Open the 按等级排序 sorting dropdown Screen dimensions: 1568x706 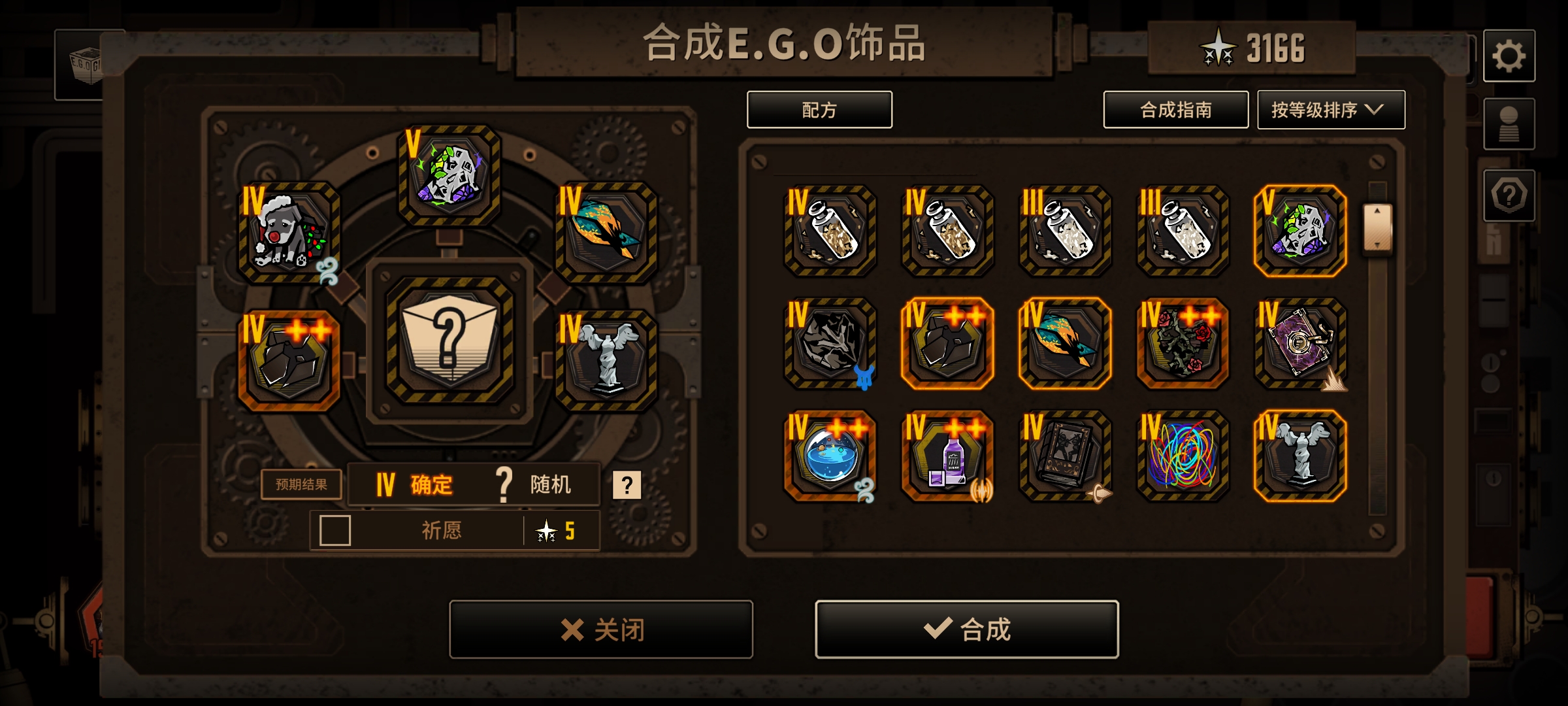pyautogui.click(x=1331, y=110)
